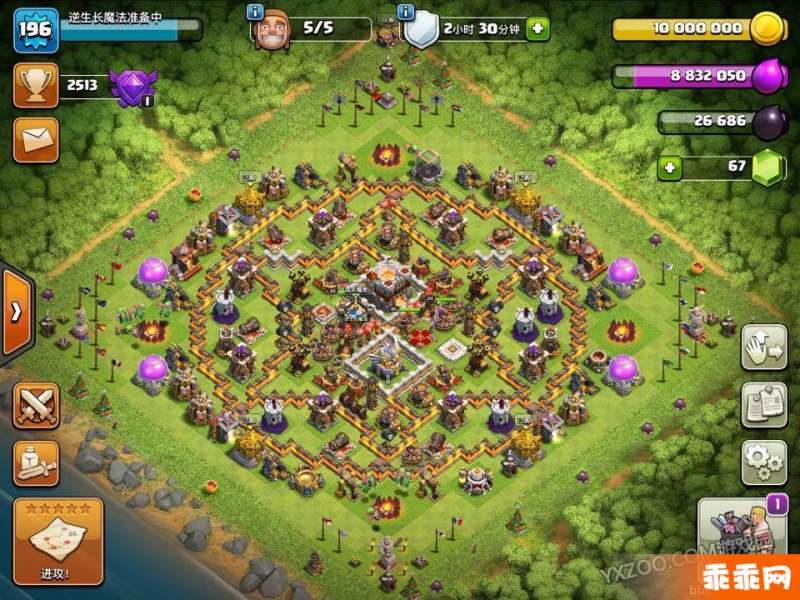Screen dimensions: 800x600
Task: Show shield info via the blue i icon
Action: pyautogui.click(x=406, y=12)
